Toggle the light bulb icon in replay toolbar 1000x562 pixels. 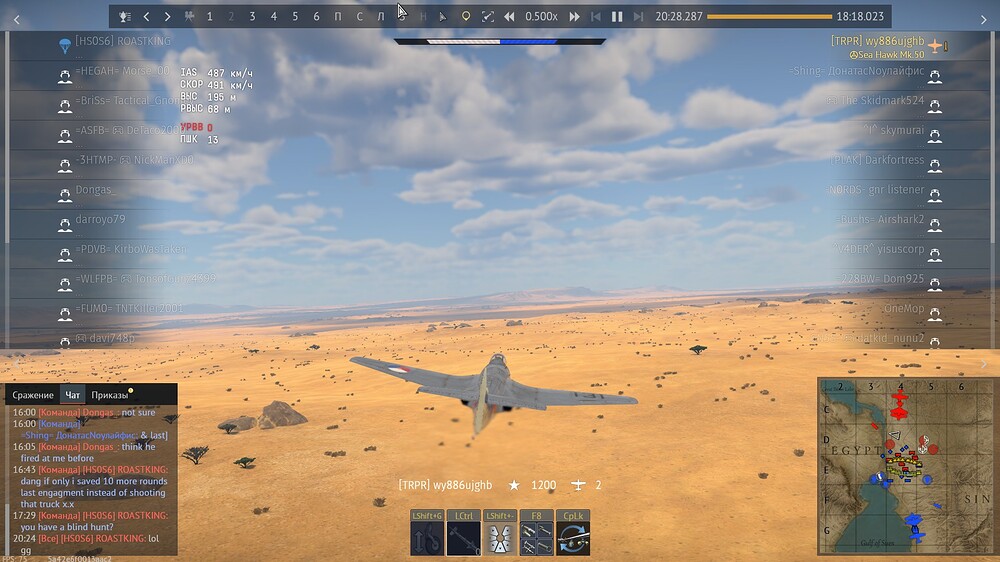[x=465, y=17]
